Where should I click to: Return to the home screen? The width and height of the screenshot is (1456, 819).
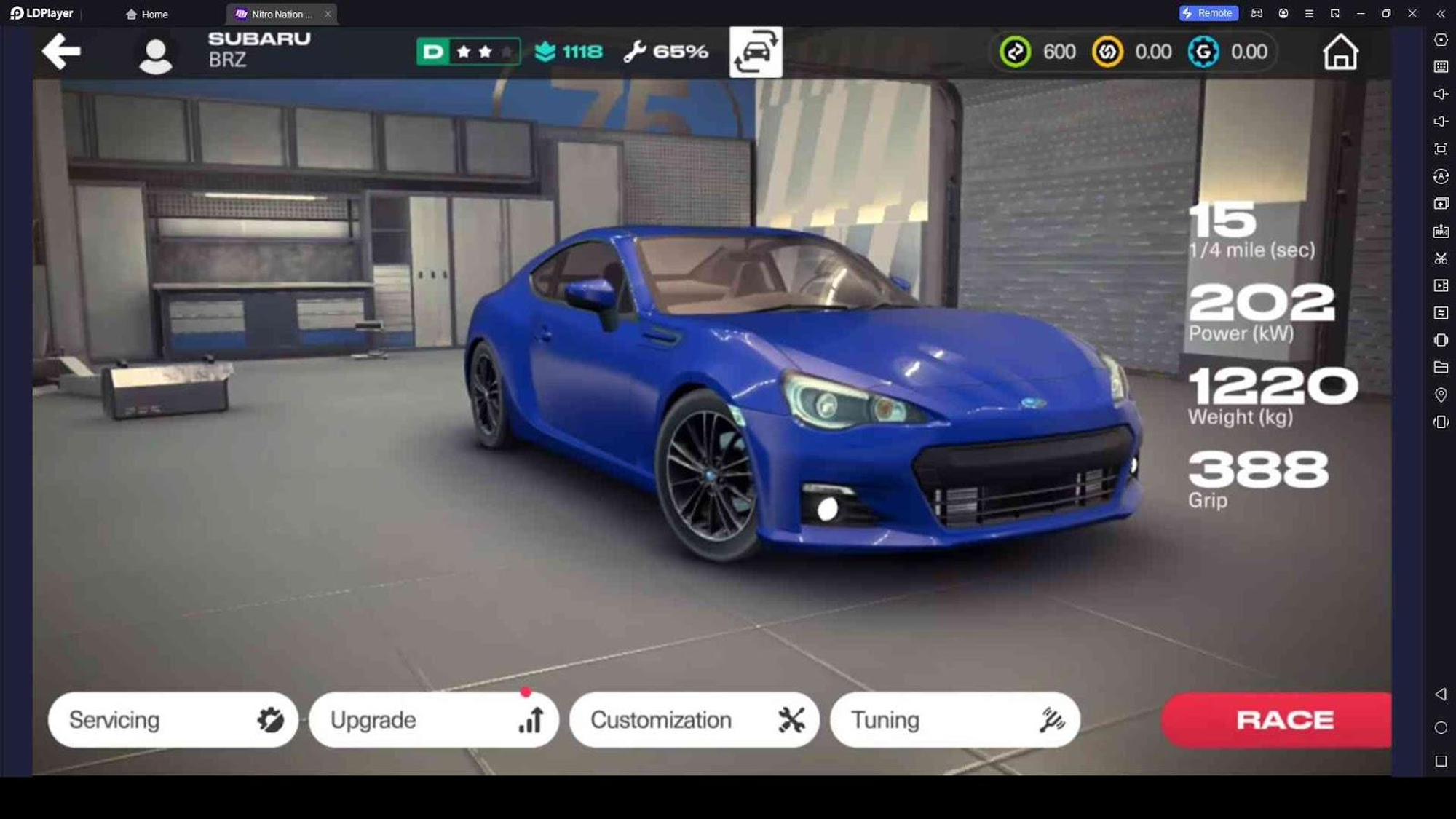1340,52
